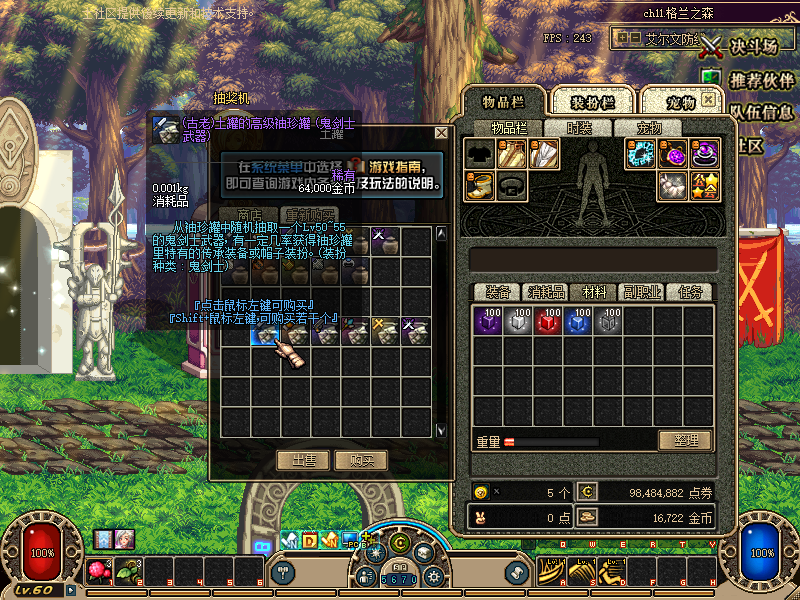Switch to the 装备 item category
800x600 pixels.
tap(498, 292)
